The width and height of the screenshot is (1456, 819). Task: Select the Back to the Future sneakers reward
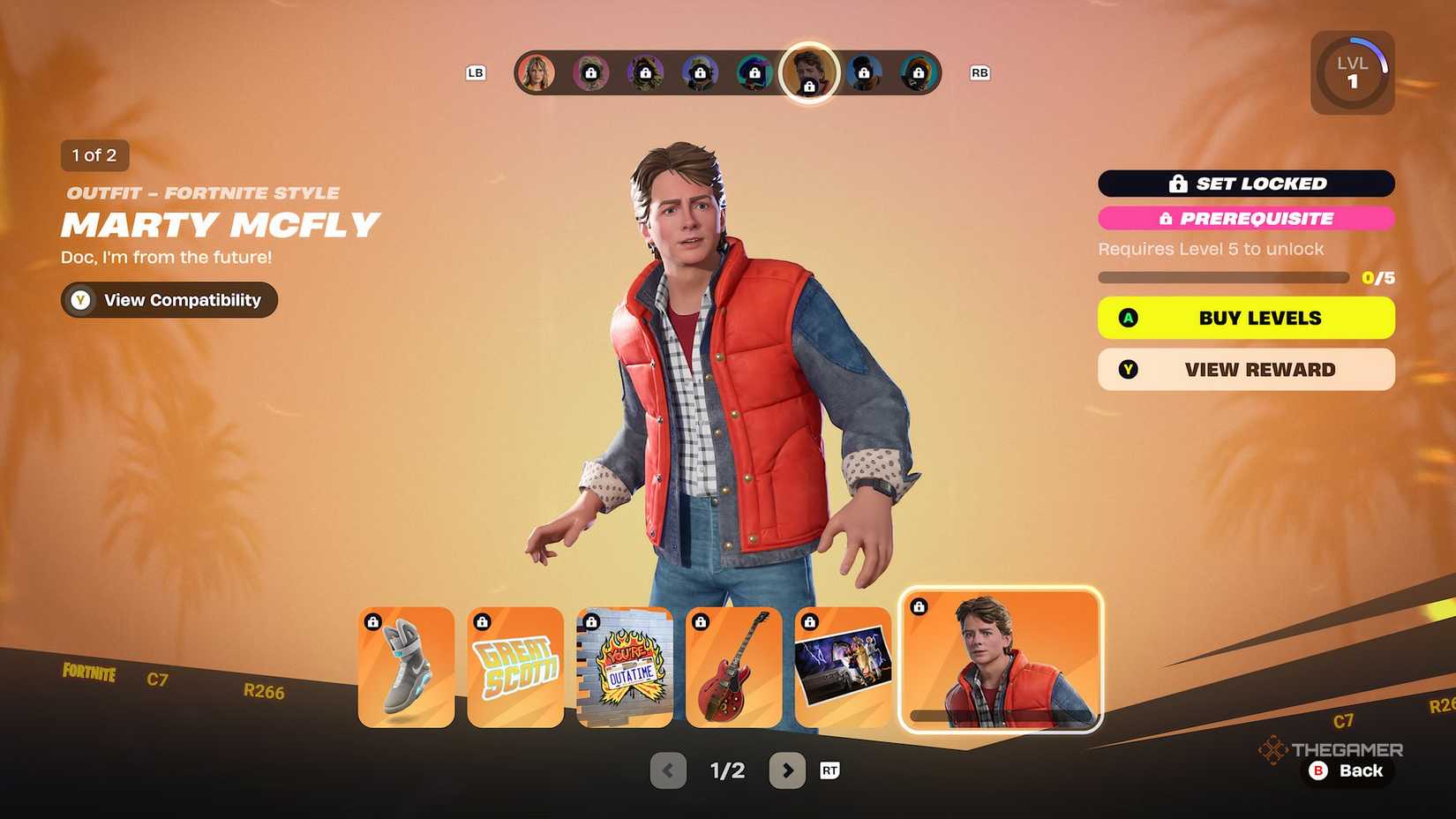point(404,666)
